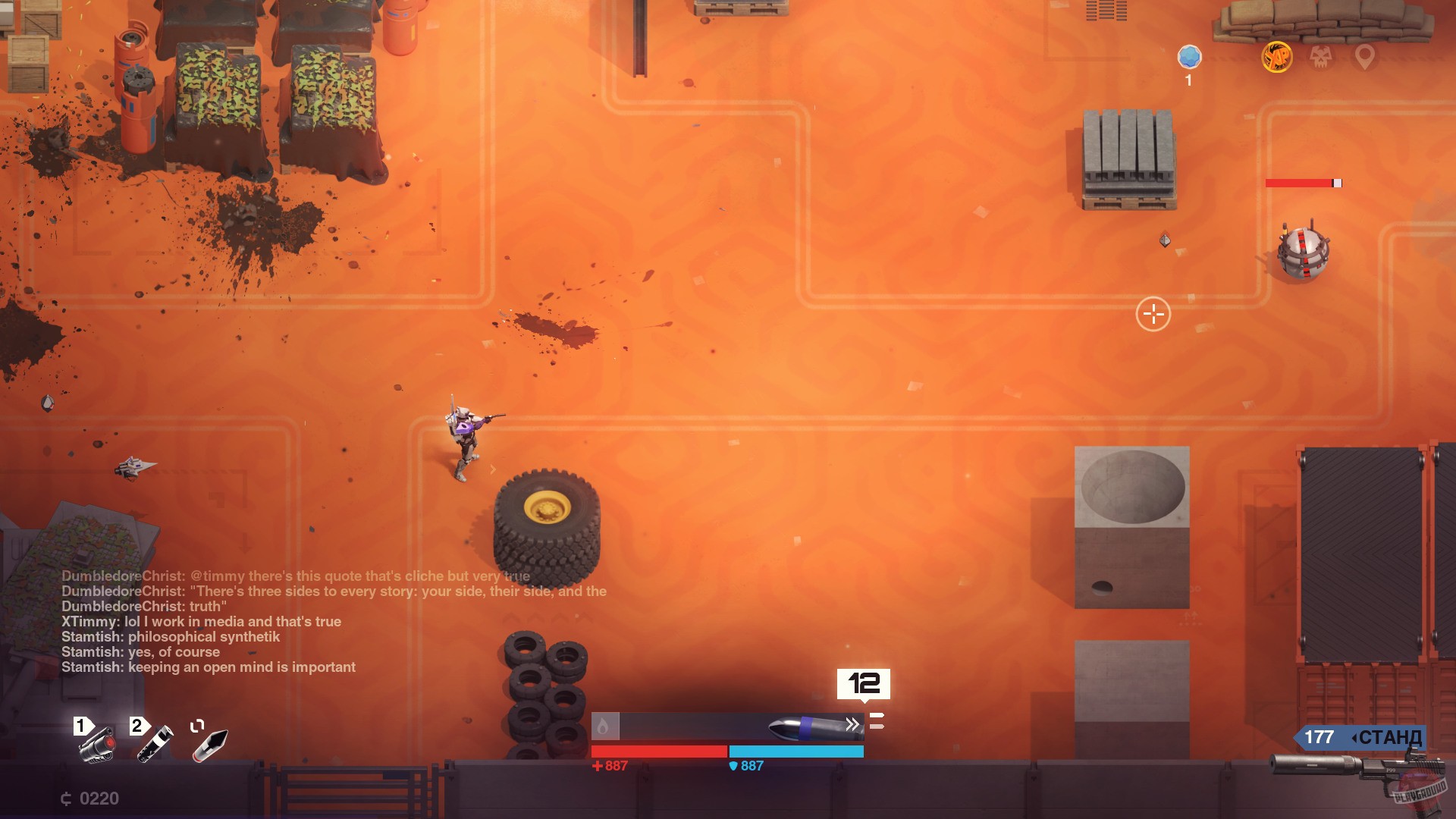
Task: Toggle the loop icon above the dart item
Action: (199, 726)
